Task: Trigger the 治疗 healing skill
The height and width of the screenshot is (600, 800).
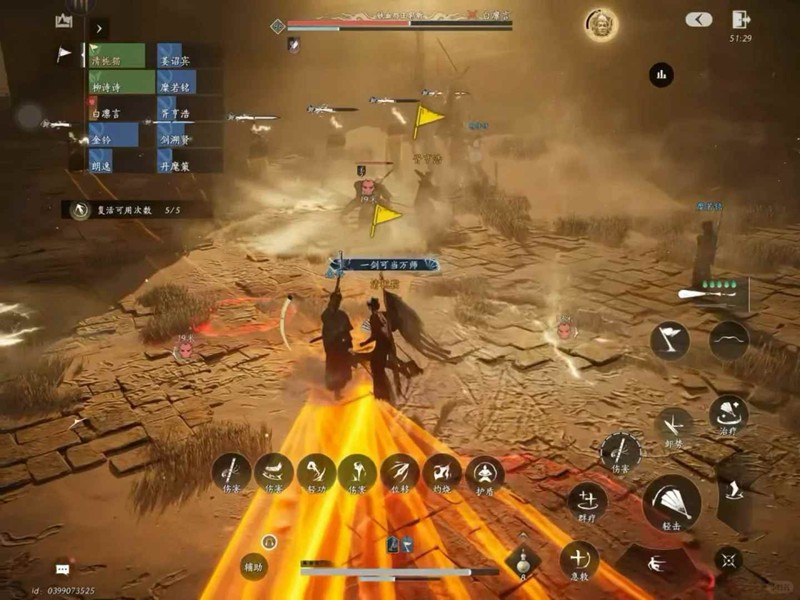Action: [728, 416]
